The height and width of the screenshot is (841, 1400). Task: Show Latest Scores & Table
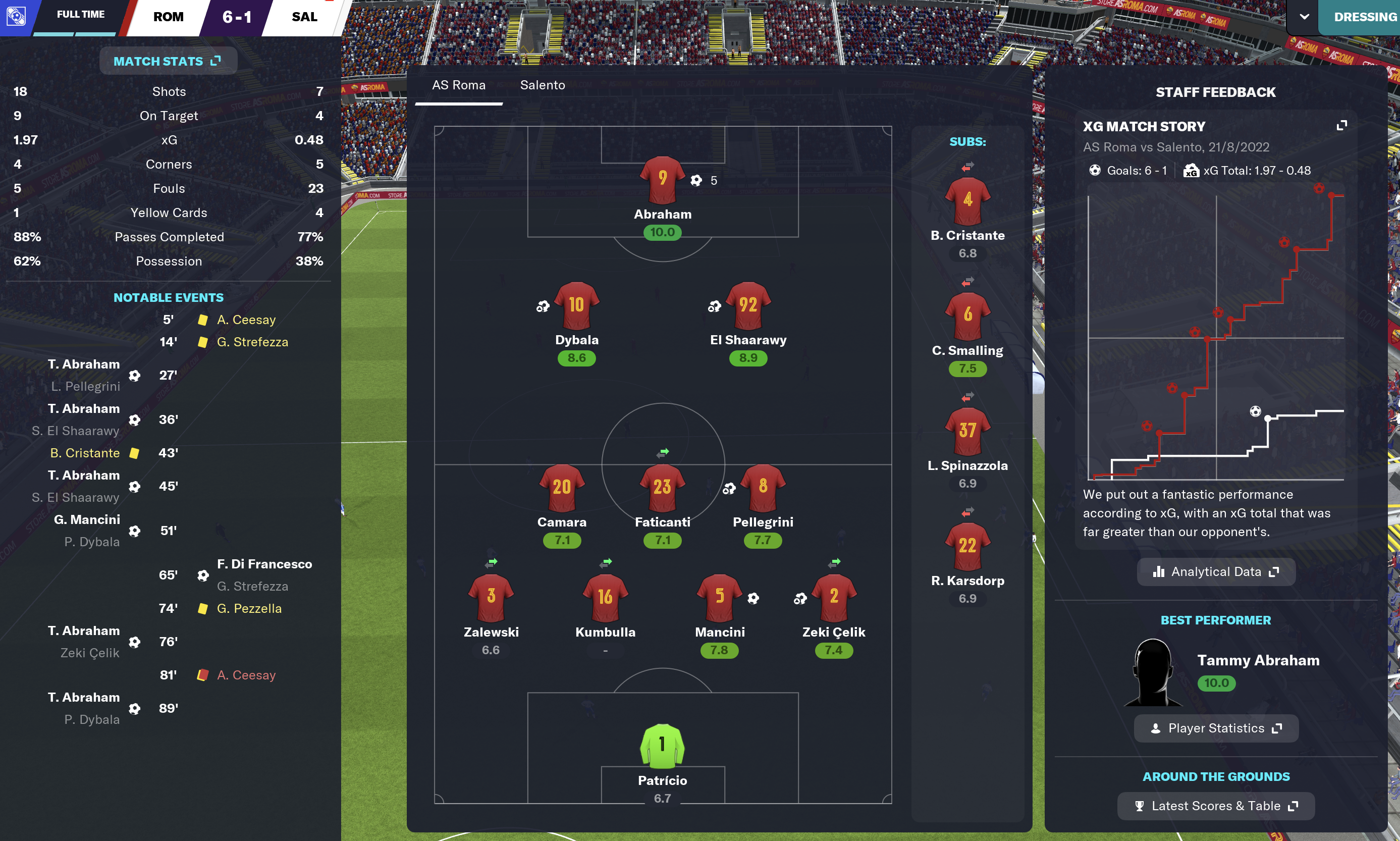pyautogui.click(x=1215, y=806)
